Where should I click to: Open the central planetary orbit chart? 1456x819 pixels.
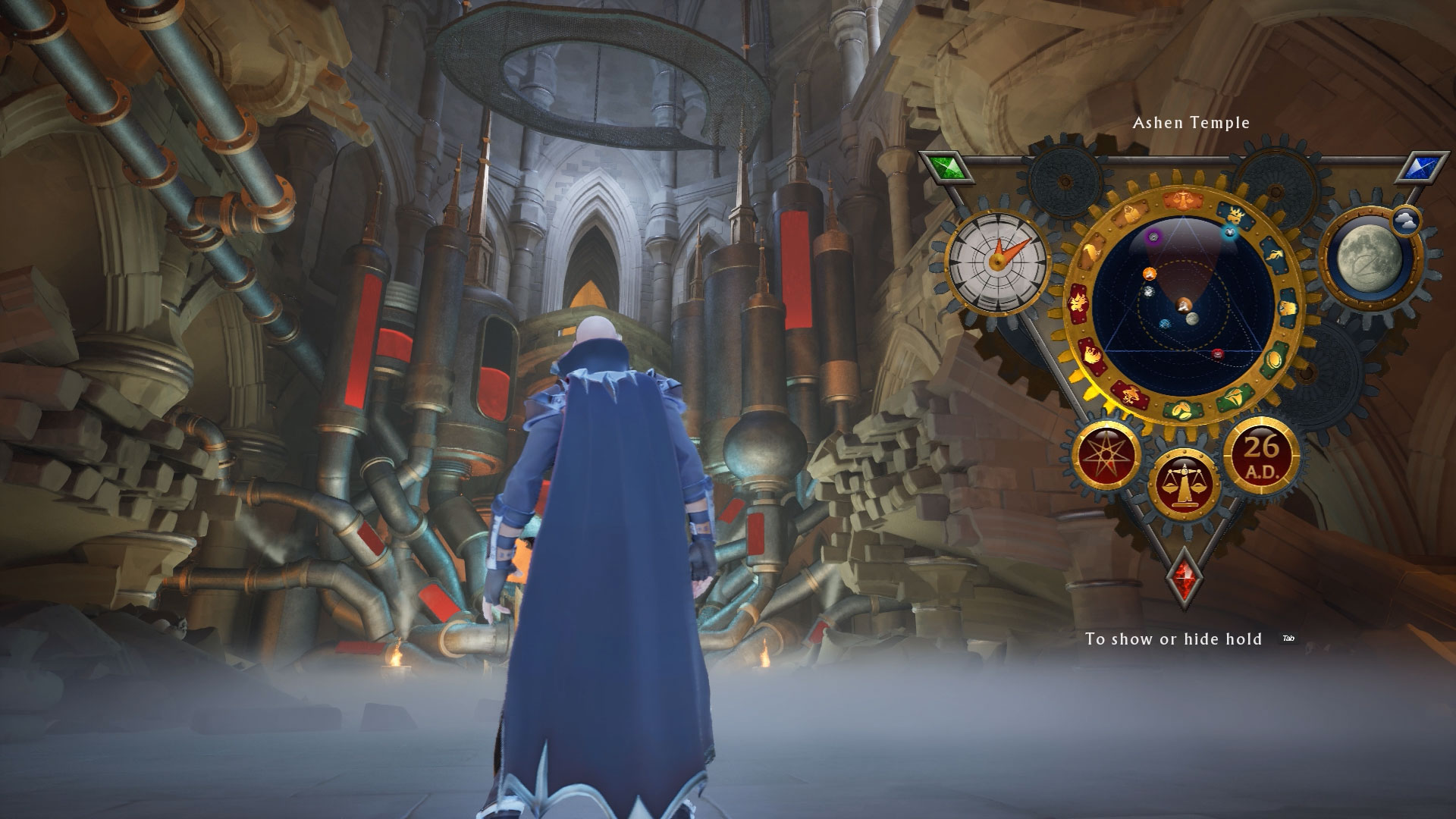tap(1183, 303)
